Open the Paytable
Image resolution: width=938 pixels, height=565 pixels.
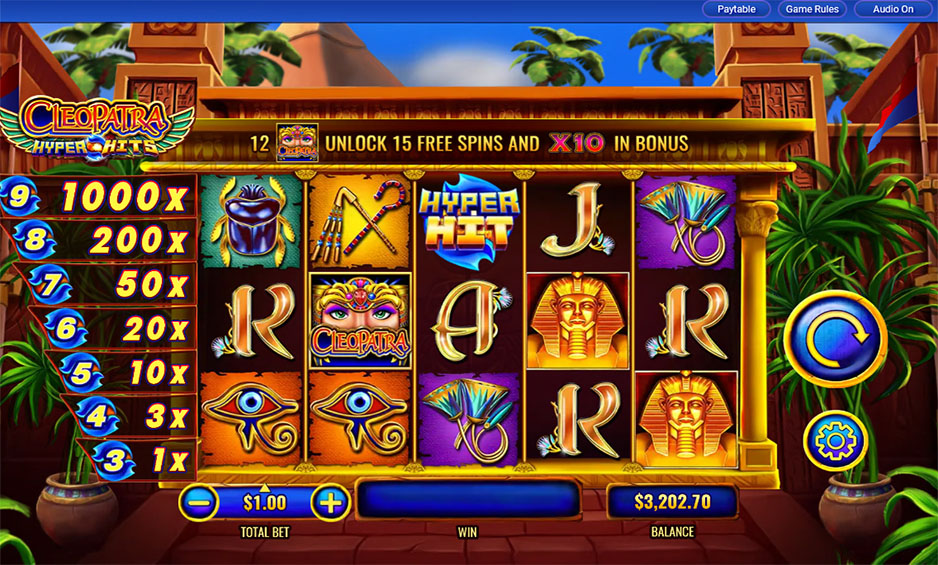(736, 9)
